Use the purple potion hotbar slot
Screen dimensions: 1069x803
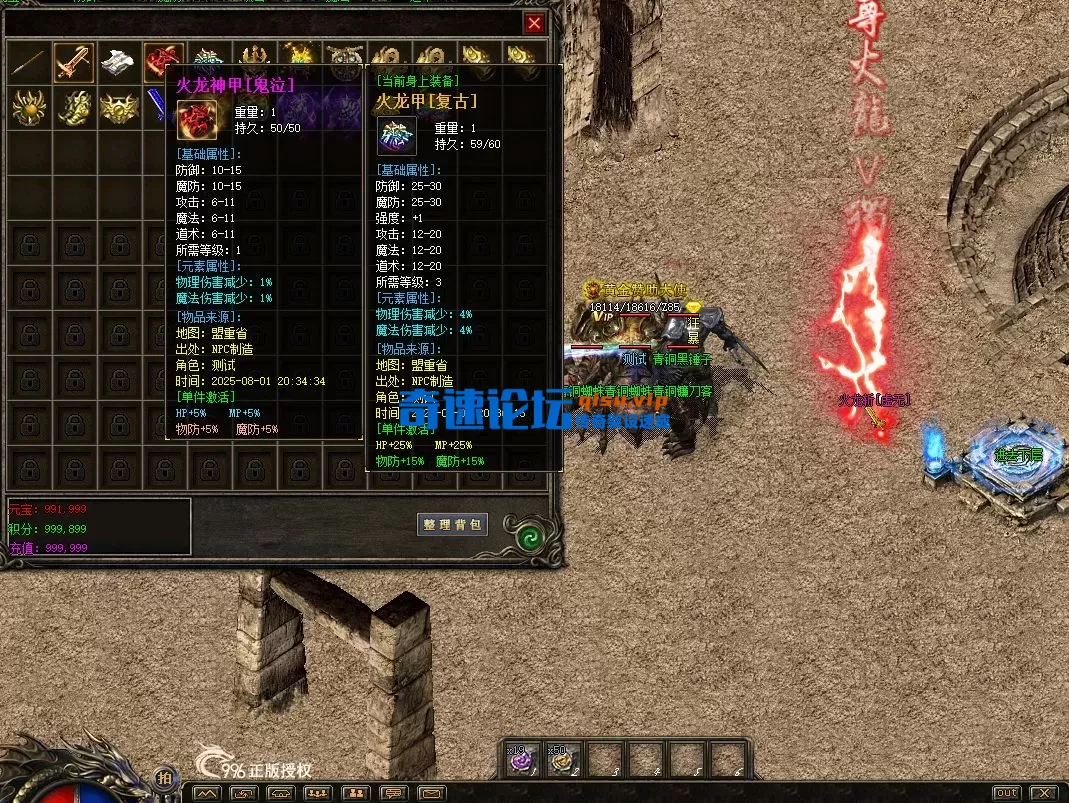tap(521, 760)
